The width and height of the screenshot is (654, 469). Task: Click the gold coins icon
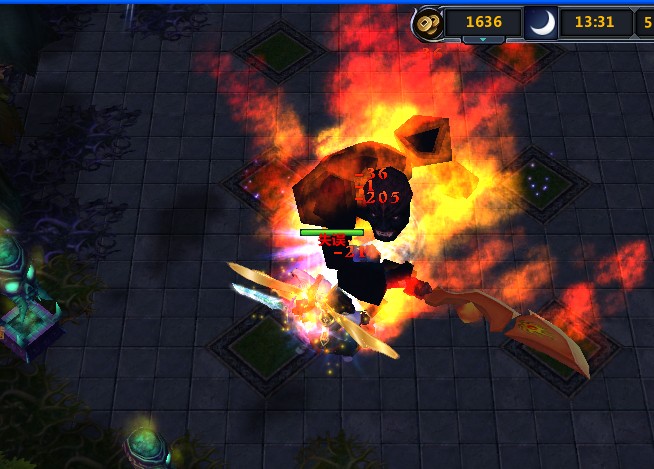426,22
